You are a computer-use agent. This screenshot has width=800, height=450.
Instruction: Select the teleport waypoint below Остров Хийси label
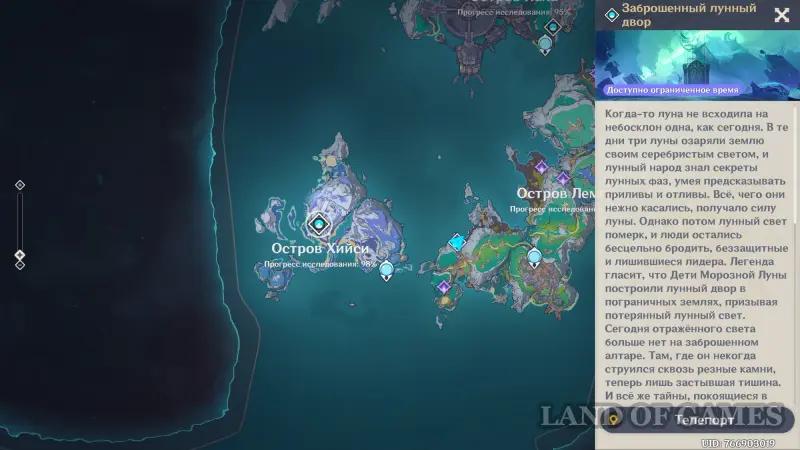pyautogui.click(x=386, y=269)
